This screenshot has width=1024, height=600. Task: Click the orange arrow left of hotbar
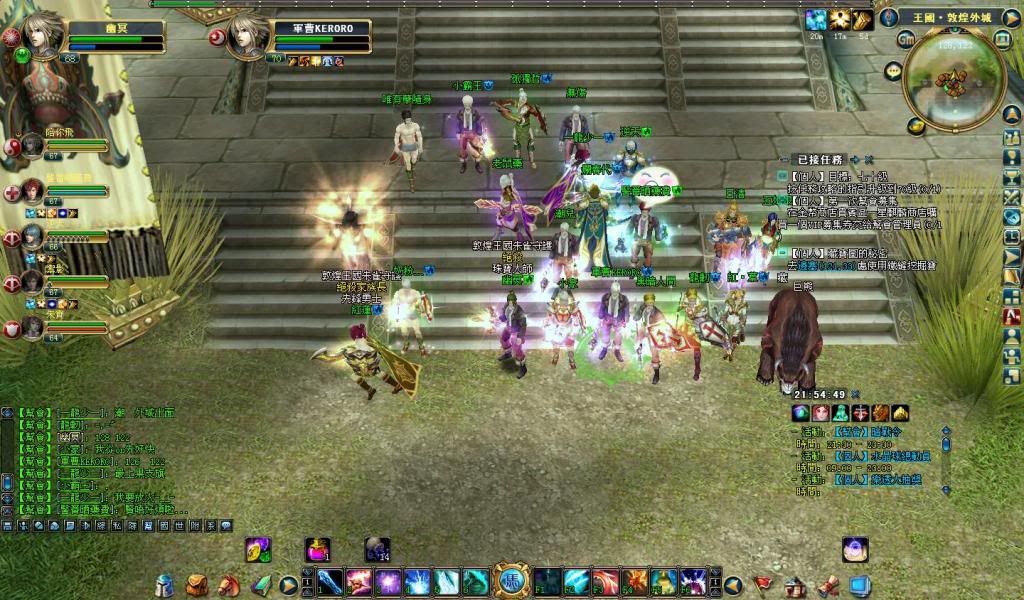tap(288, 584)
